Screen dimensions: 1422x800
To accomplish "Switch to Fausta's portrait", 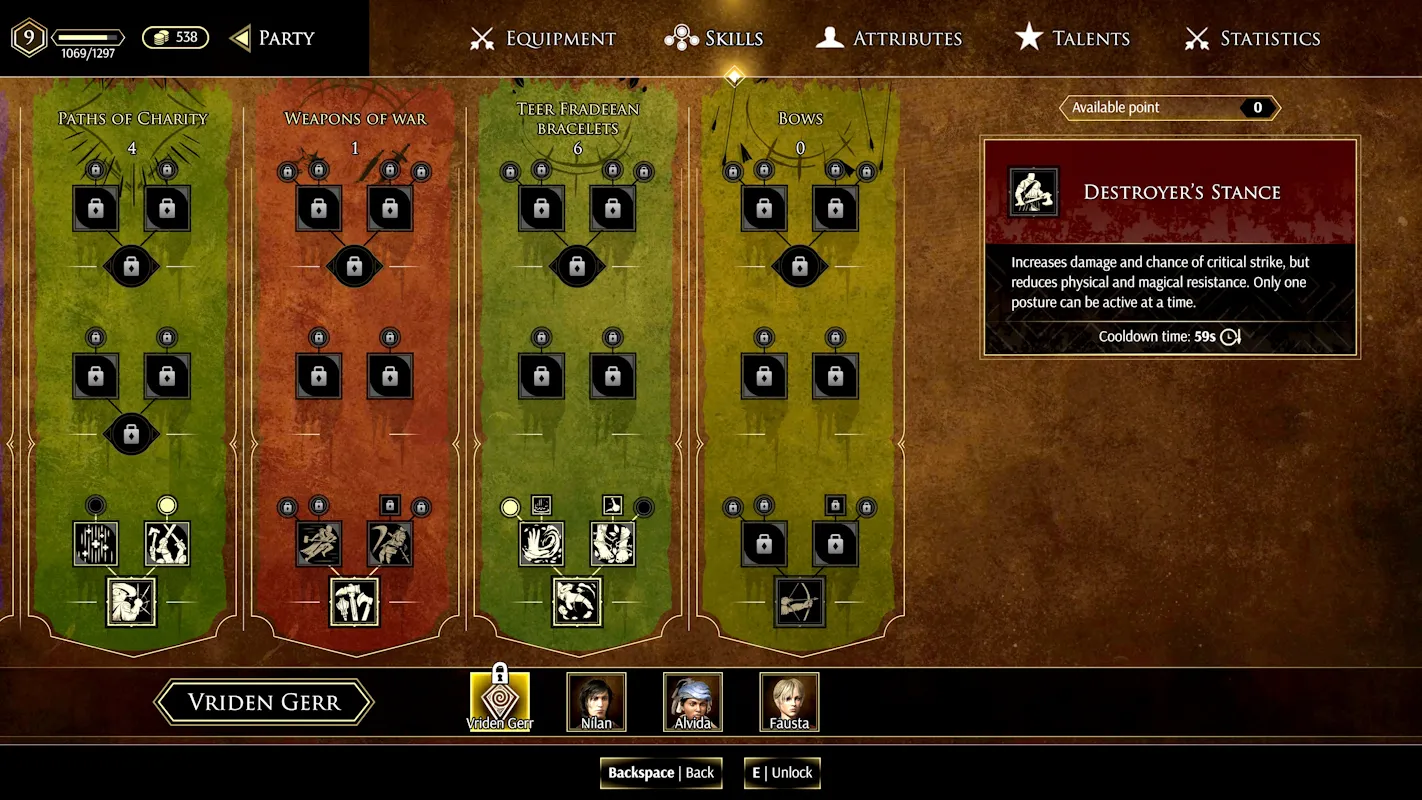I will click(790, 701).
